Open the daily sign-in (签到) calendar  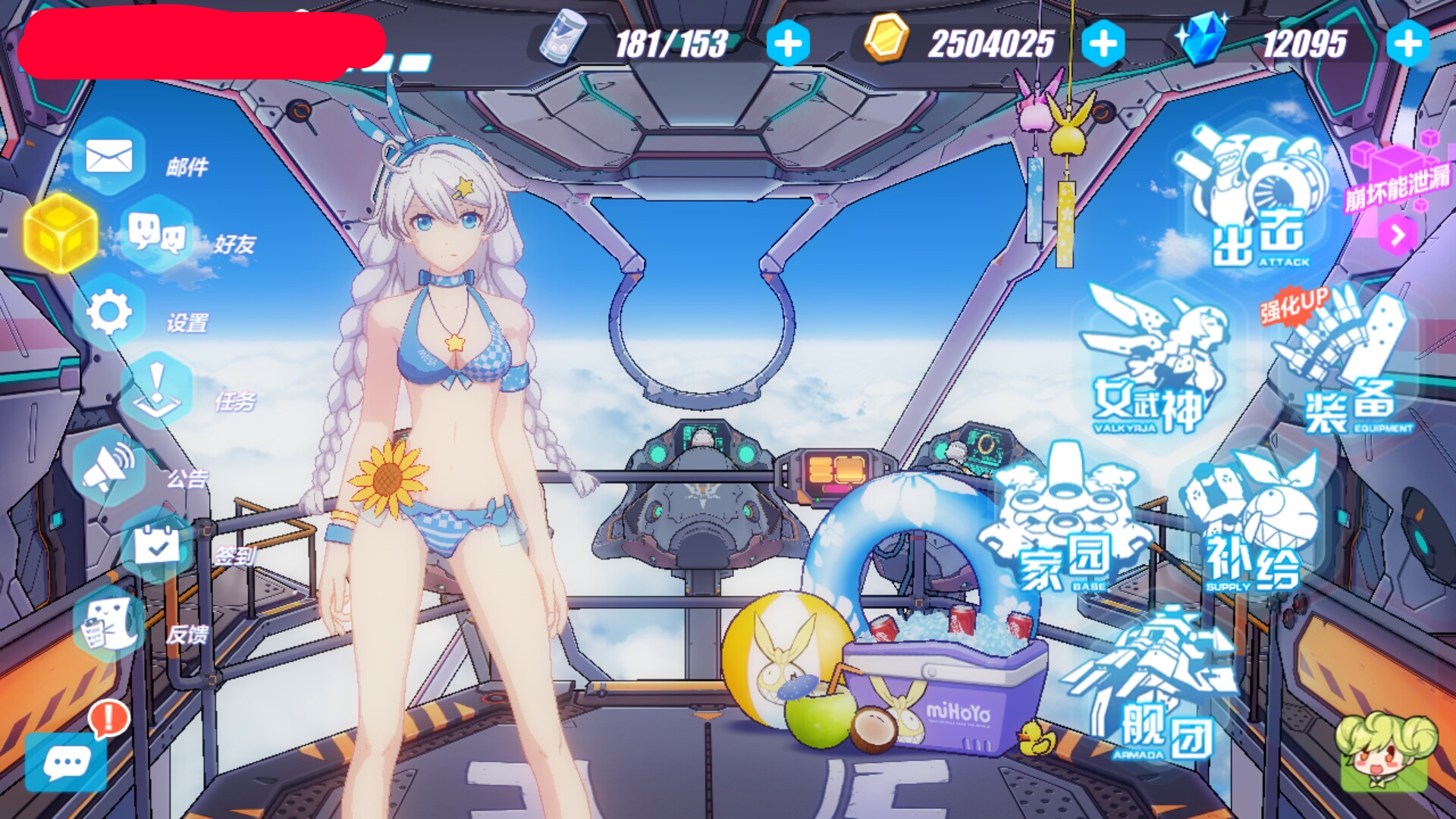tap(157, 545)
